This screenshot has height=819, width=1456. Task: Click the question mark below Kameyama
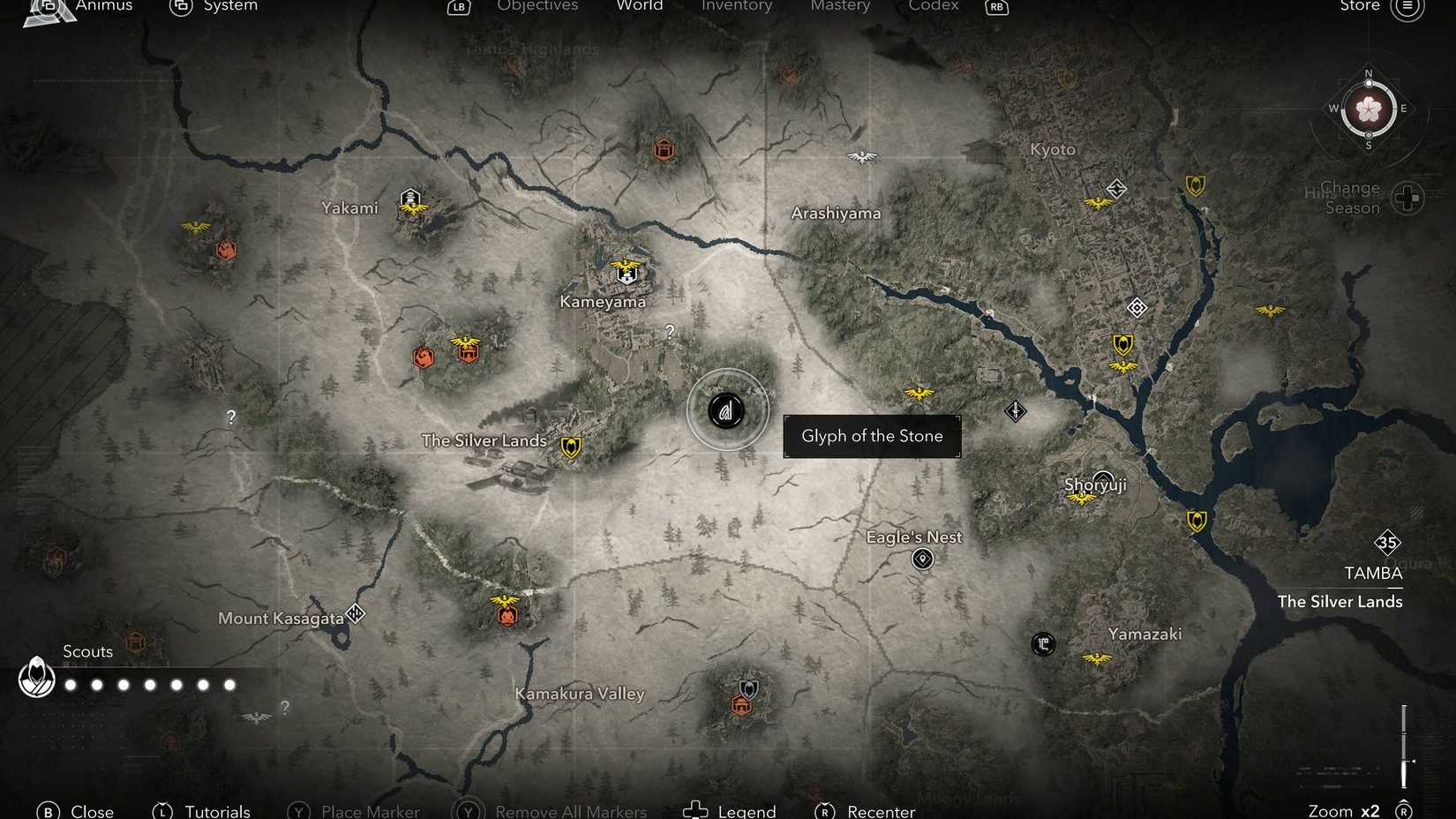669,331
